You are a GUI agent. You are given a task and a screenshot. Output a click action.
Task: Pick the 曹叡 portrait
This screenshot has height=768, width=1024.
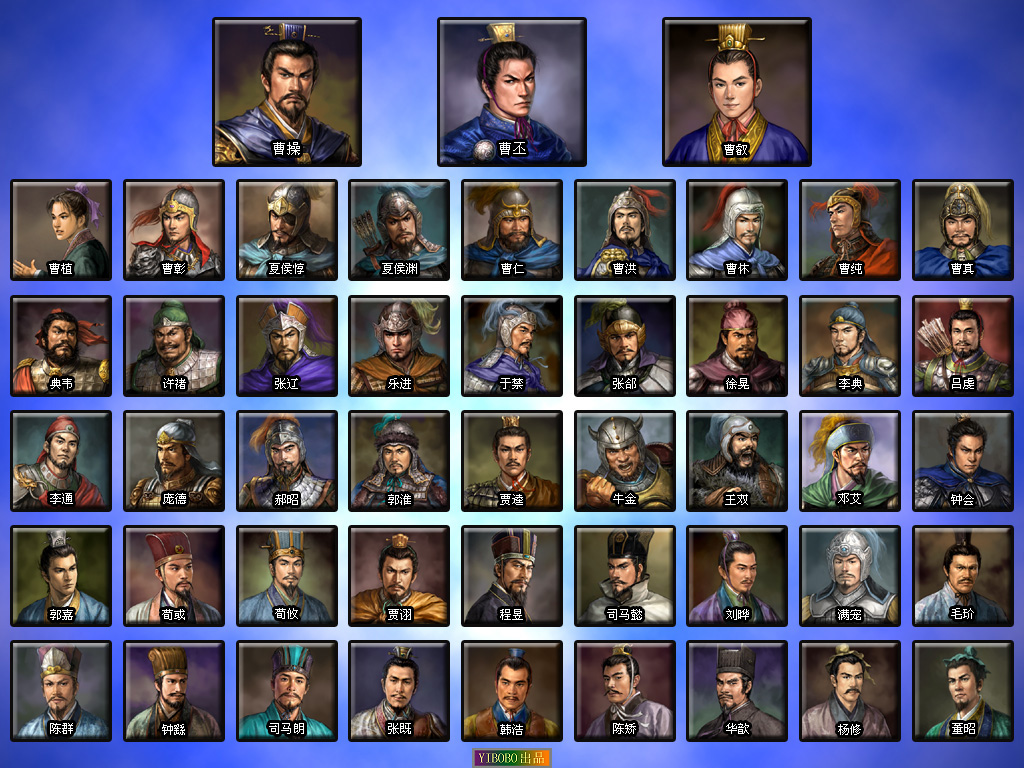click(x=737, y=92)
